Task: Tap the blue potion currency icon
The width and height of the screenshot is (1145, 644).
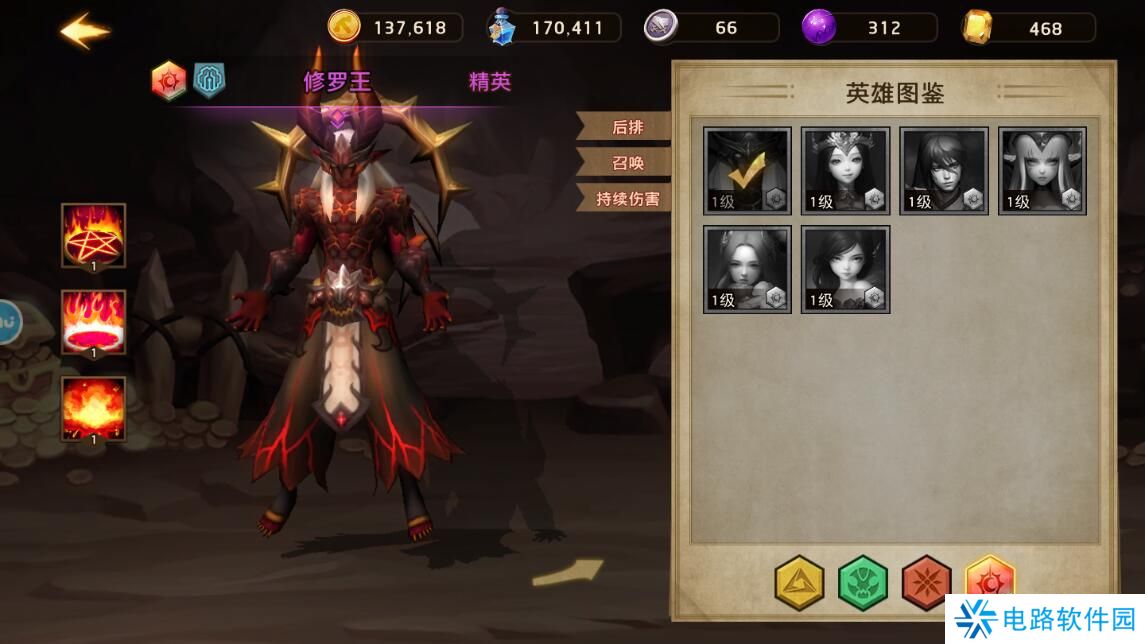Action: click(502, 27)
